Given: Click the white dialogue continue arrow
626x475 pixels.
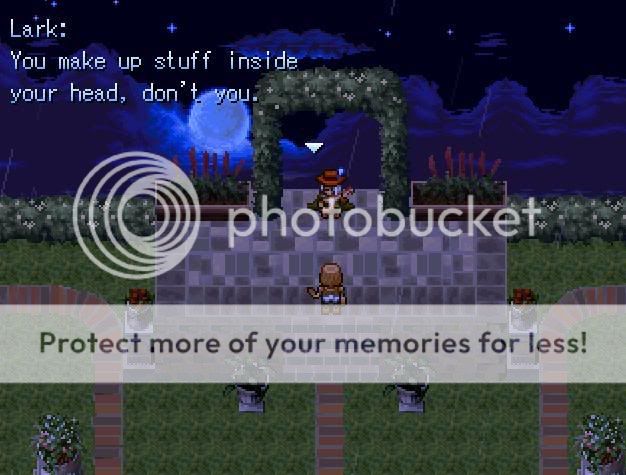Looking at the screenshot, I should (314, 148).
